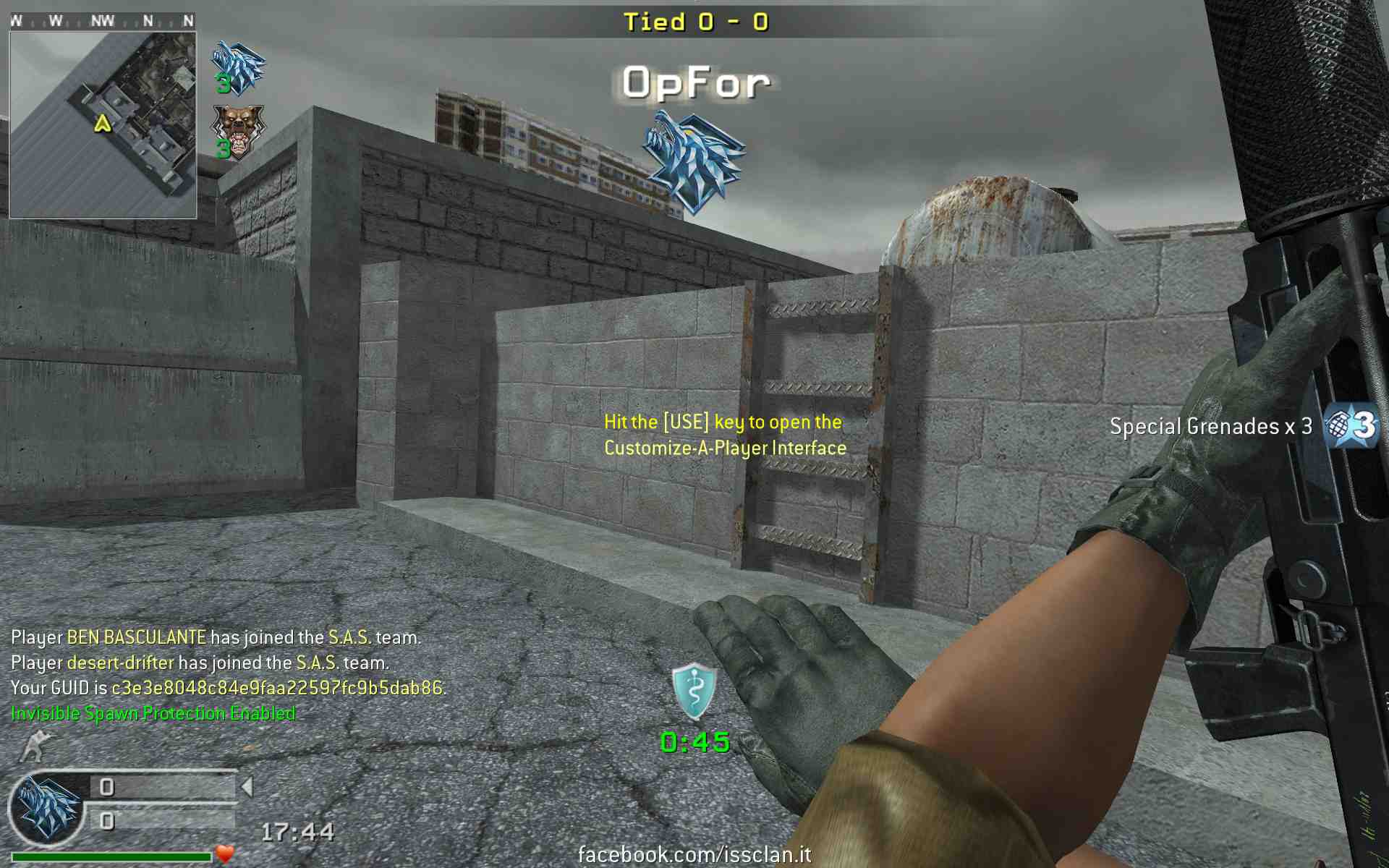Click the soldier stance icon
Screen dimensions: 1389x868
point(36,746)
